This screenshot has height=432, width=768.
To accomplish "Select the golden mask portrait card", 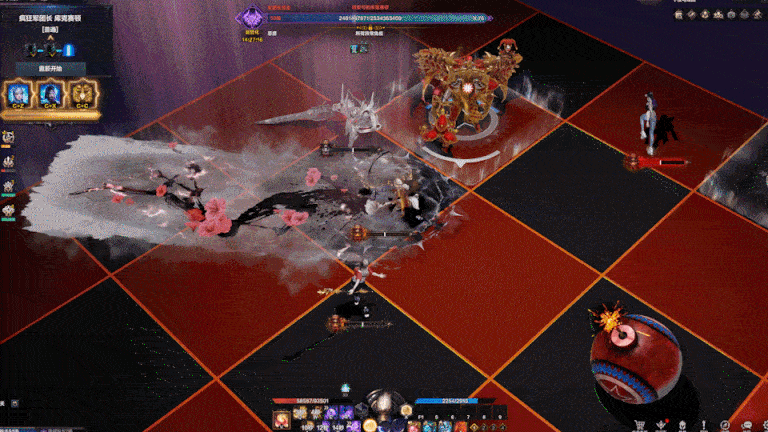I will coord(80,95).
